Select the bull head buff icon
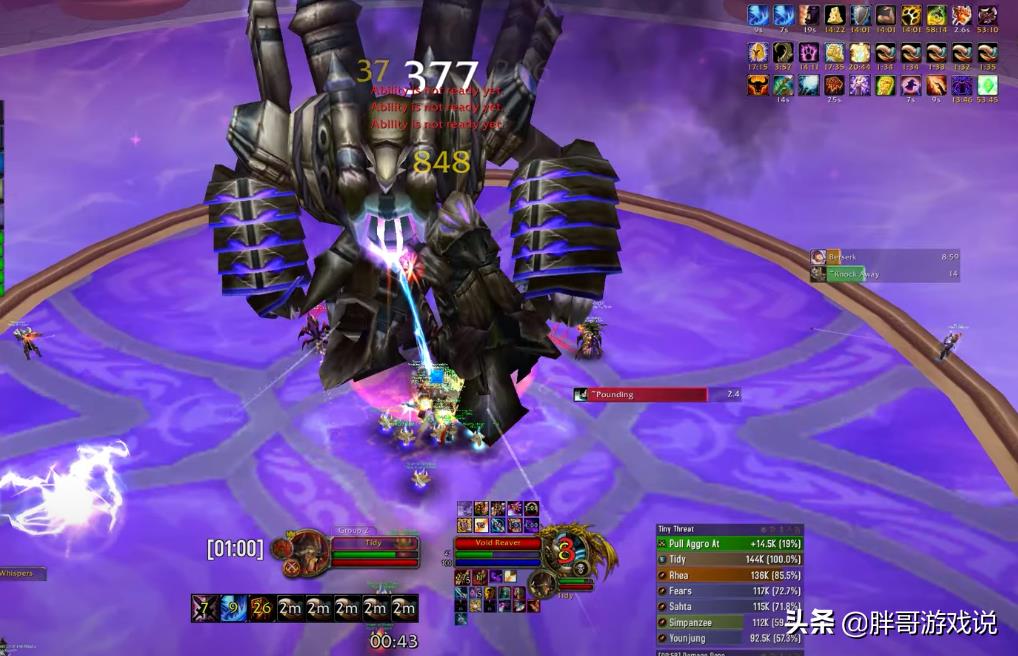Screen dimensions: 1018x656 tap(758, 85)
